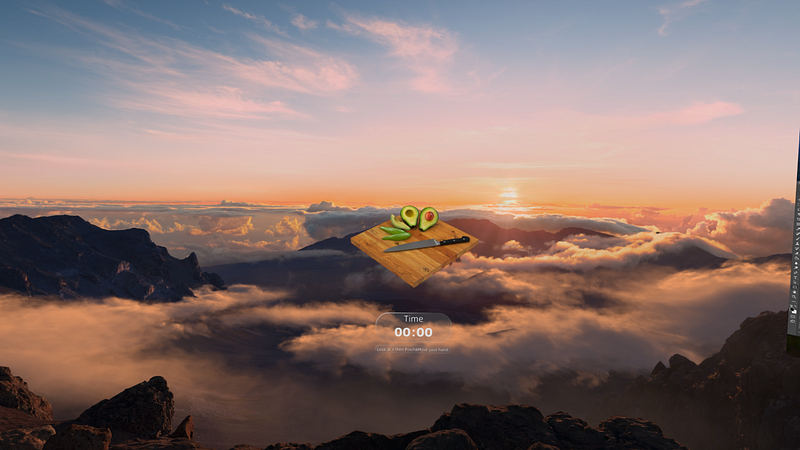Focus the Photoshop tools window at screen edge

[x=794, y=250]
